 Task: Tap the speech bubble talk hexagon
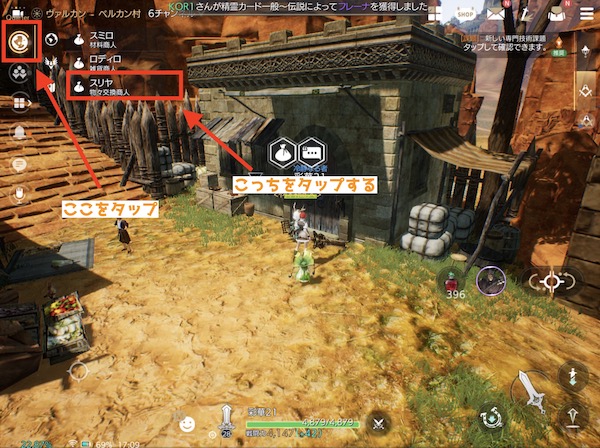[x=312, y=153]
